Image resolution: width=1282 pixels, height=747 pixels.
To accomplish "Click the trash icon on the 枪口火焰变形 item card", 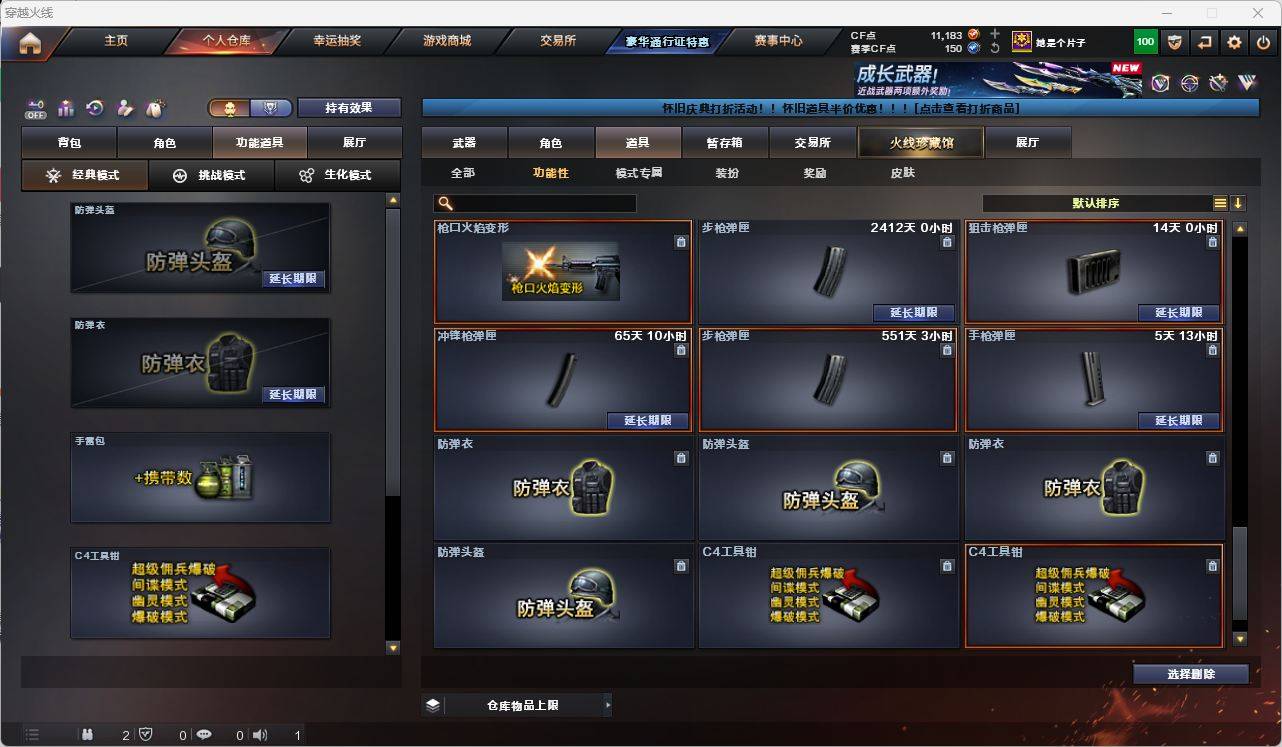I will [679, 242].
